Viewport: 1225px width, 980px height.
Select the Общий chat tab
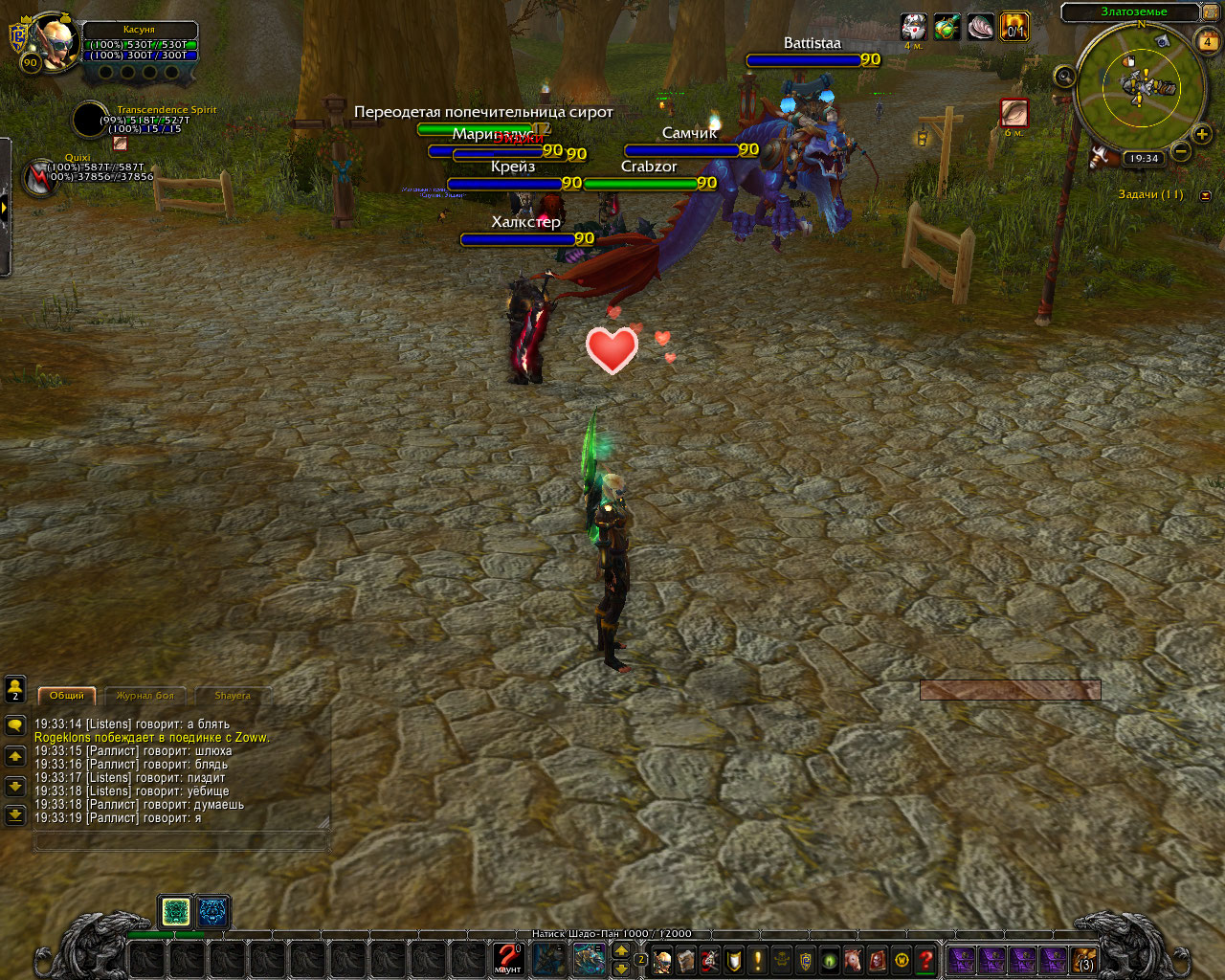click(67, 696)
